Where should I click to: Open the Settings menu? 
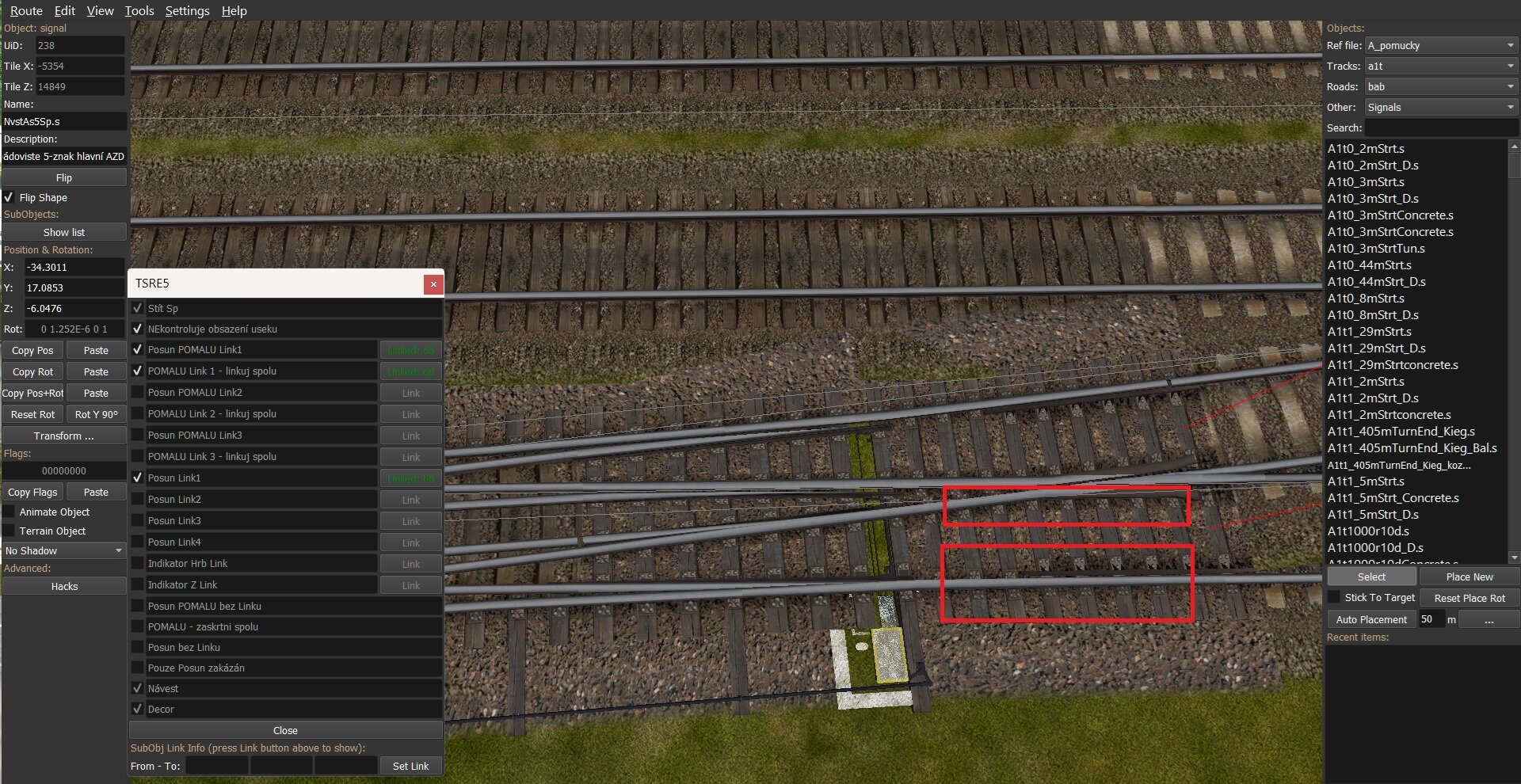[187, 11]
